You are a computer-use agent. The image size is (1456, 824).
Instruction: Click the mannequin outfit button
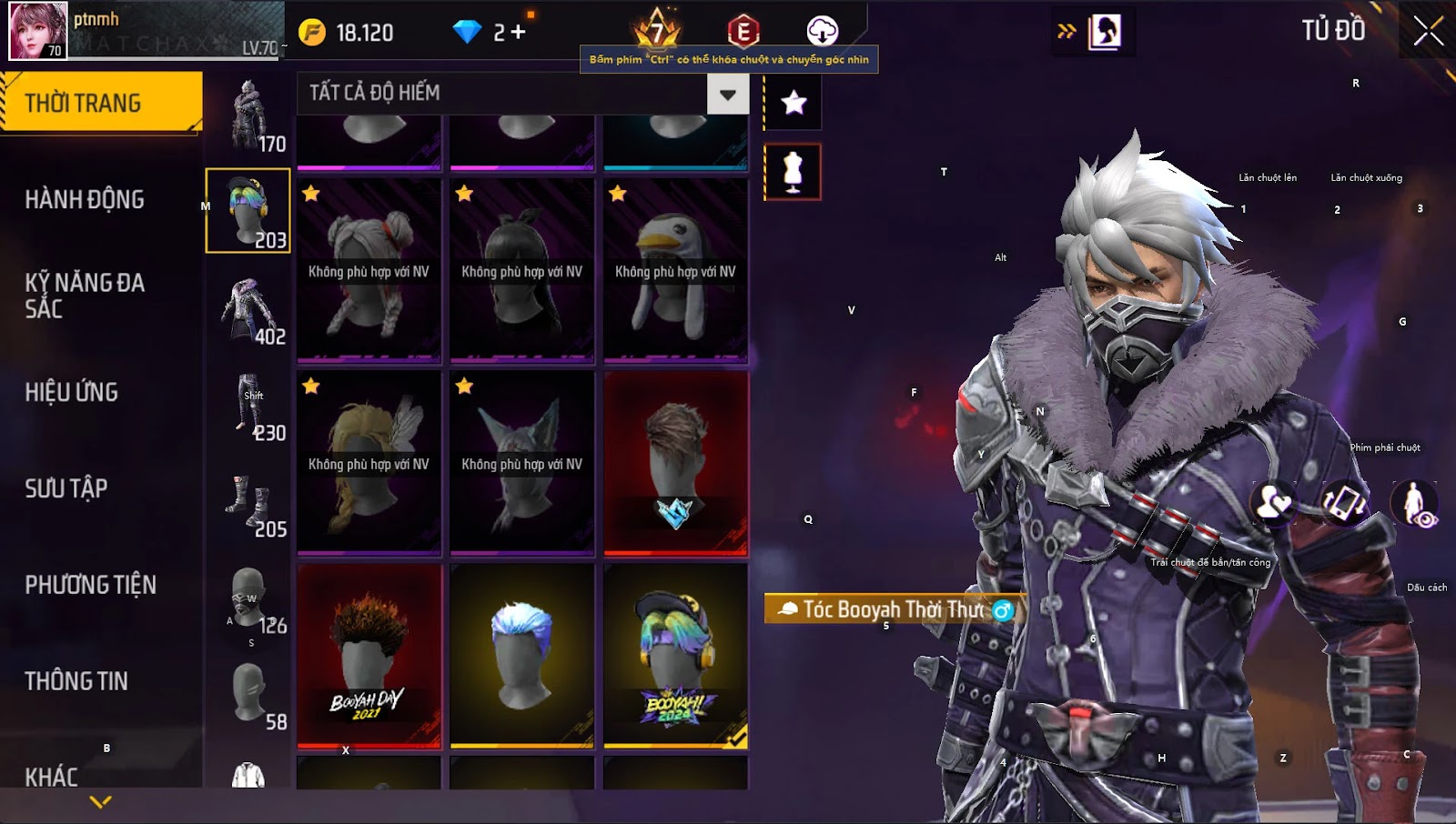point(793,172)
